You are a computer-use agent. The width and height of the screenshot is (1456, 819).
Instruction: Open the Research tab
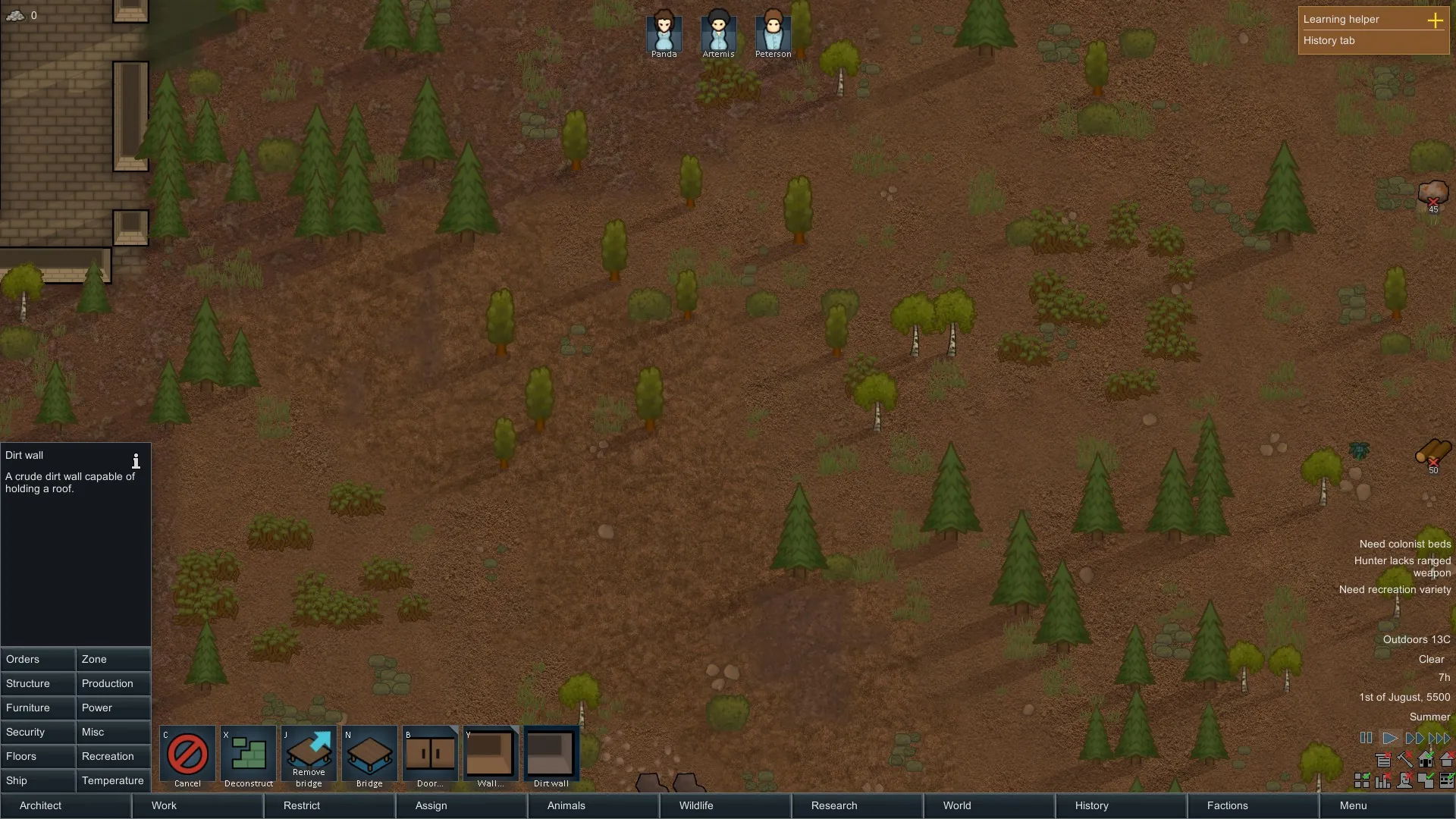point(857,805)
